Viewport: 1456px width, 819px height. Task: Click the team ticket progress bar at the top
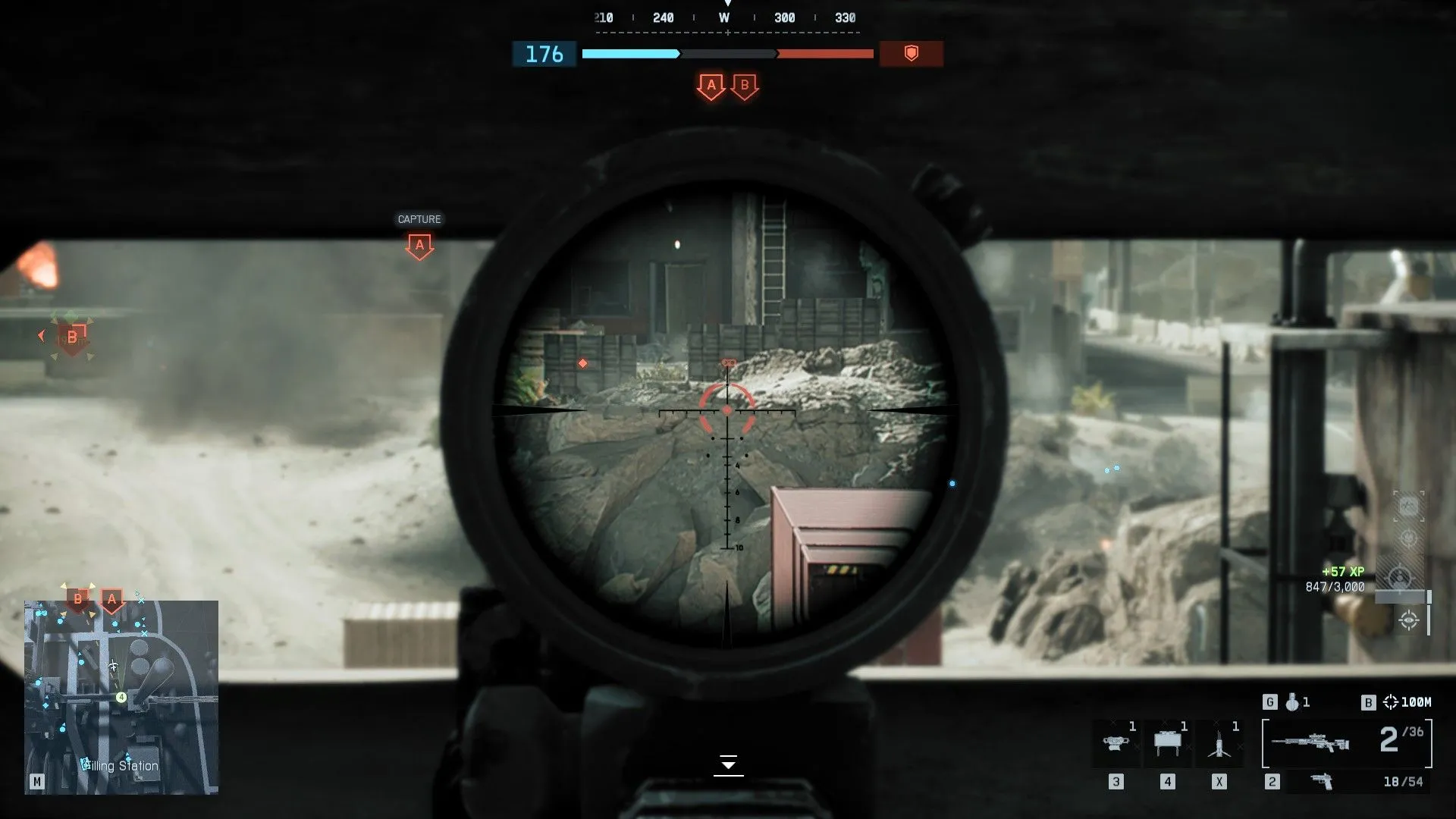point(728,54)
